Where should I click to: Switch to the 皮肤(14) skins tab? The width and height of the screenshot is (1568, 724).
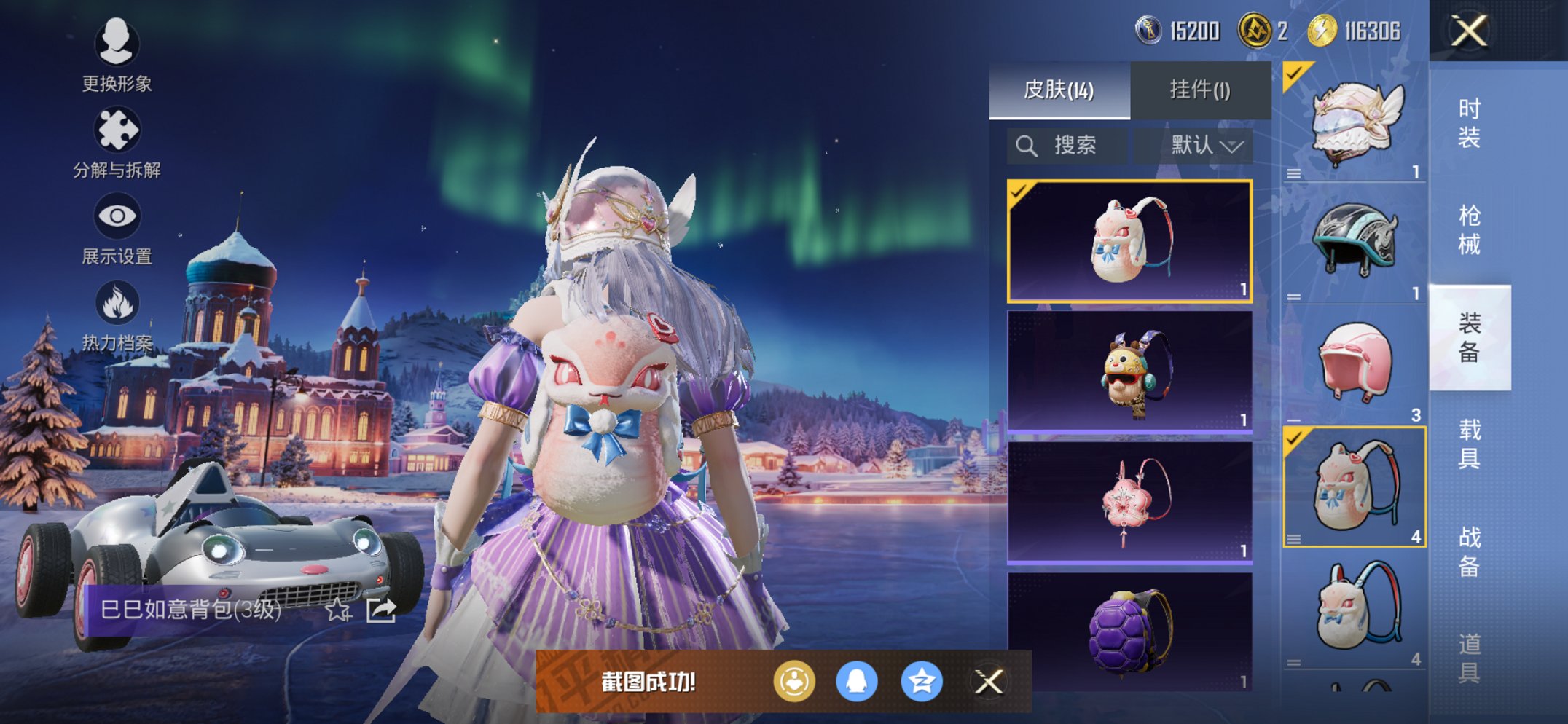(1059, 90)
